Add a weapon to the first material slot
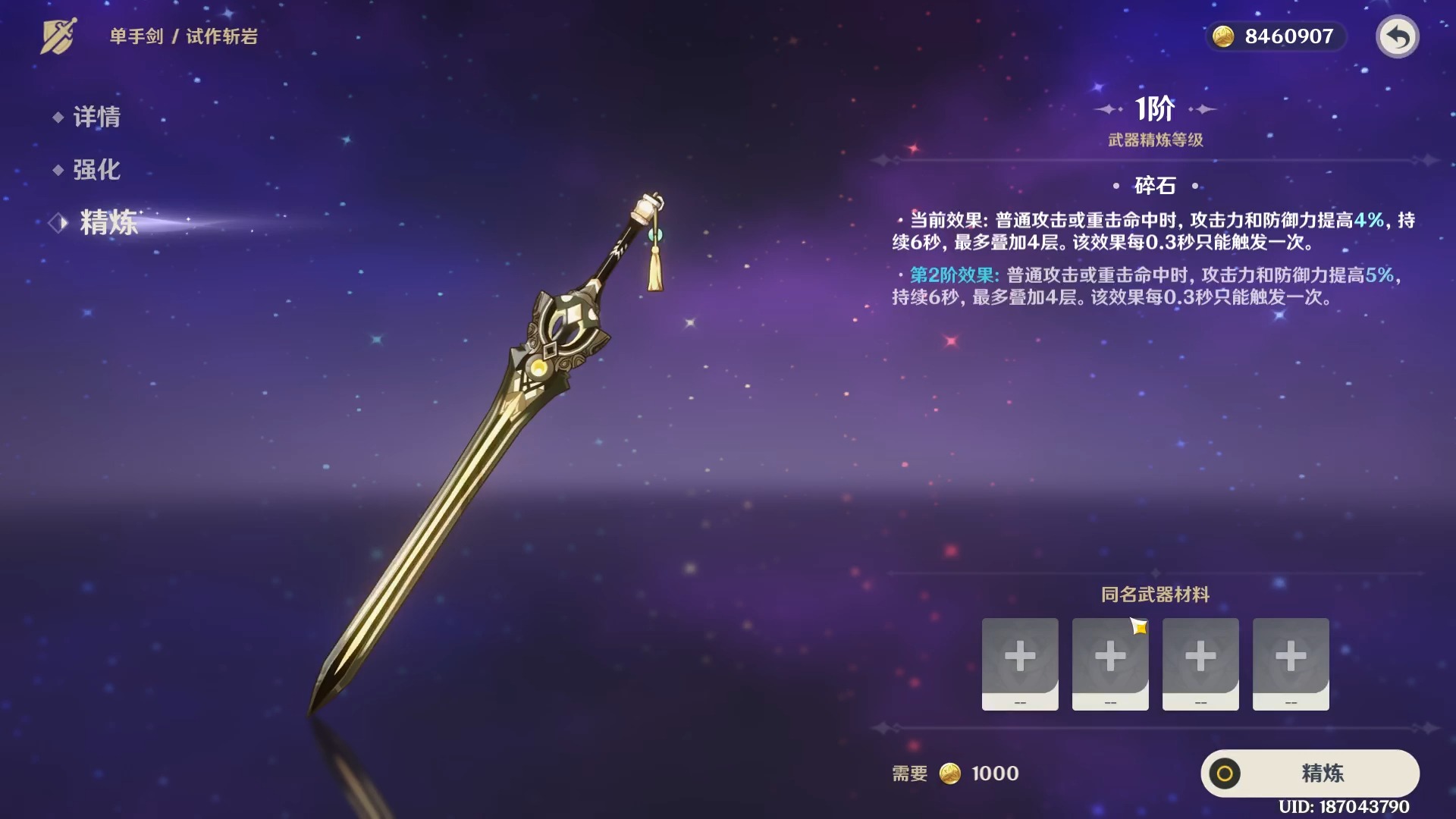Image resolution: width=1456 pixels, height=819 pixels. 1019,664
